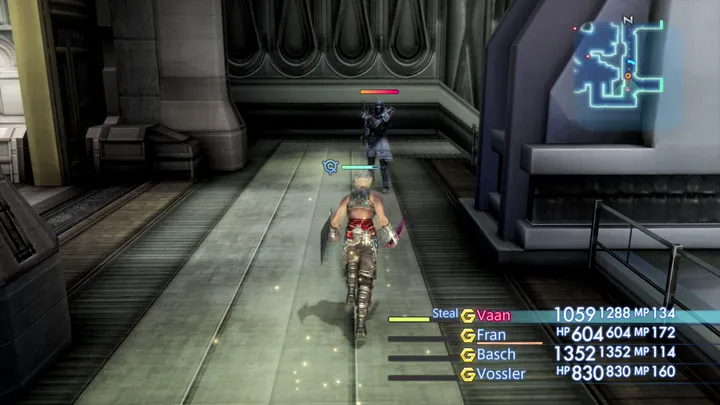Choose Basch in the party list
This screenshot has width=720, height=405.
[496, 354]
